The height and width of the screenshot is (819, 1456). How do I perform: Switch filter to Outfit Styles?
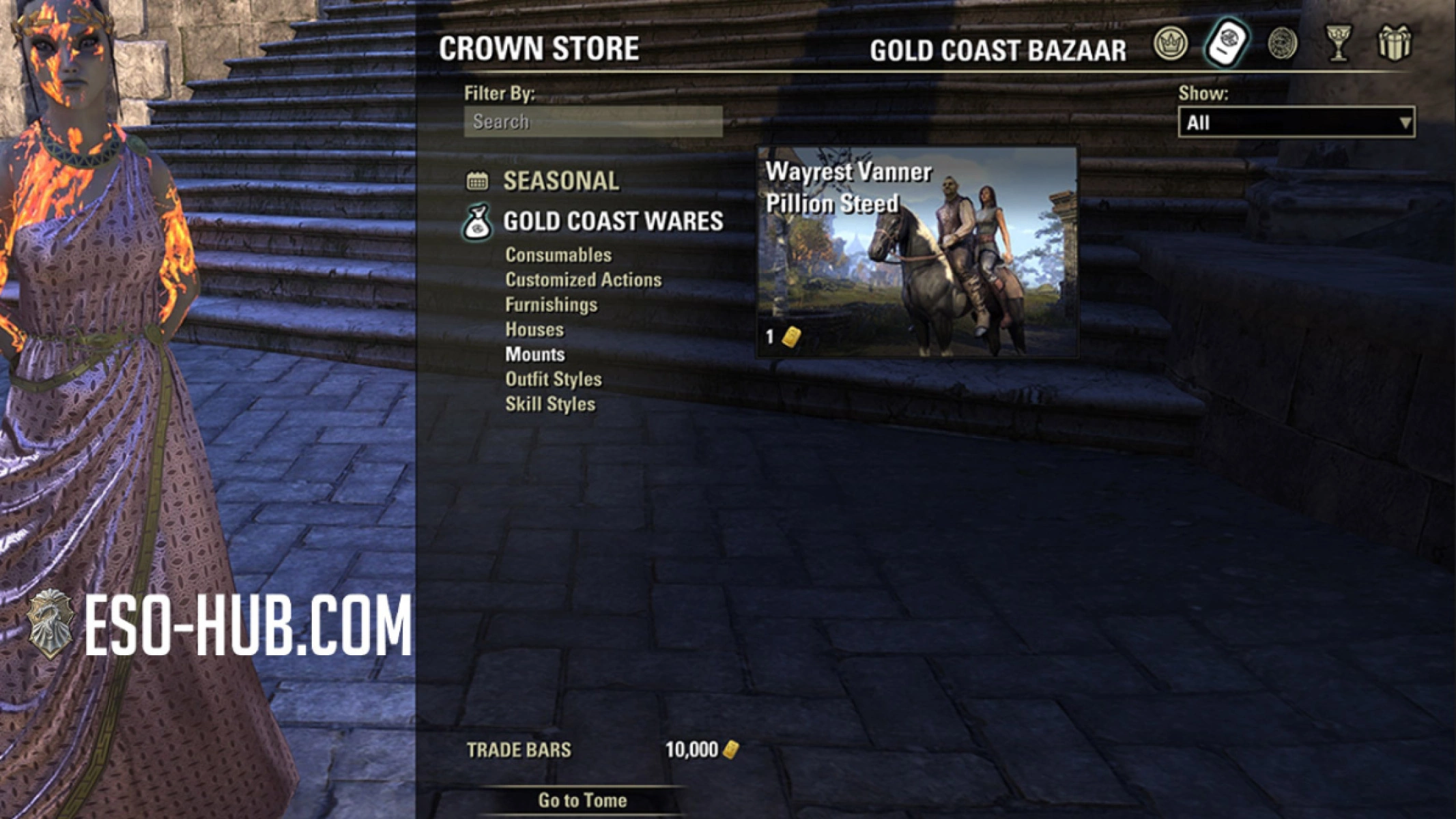point(553,379)
